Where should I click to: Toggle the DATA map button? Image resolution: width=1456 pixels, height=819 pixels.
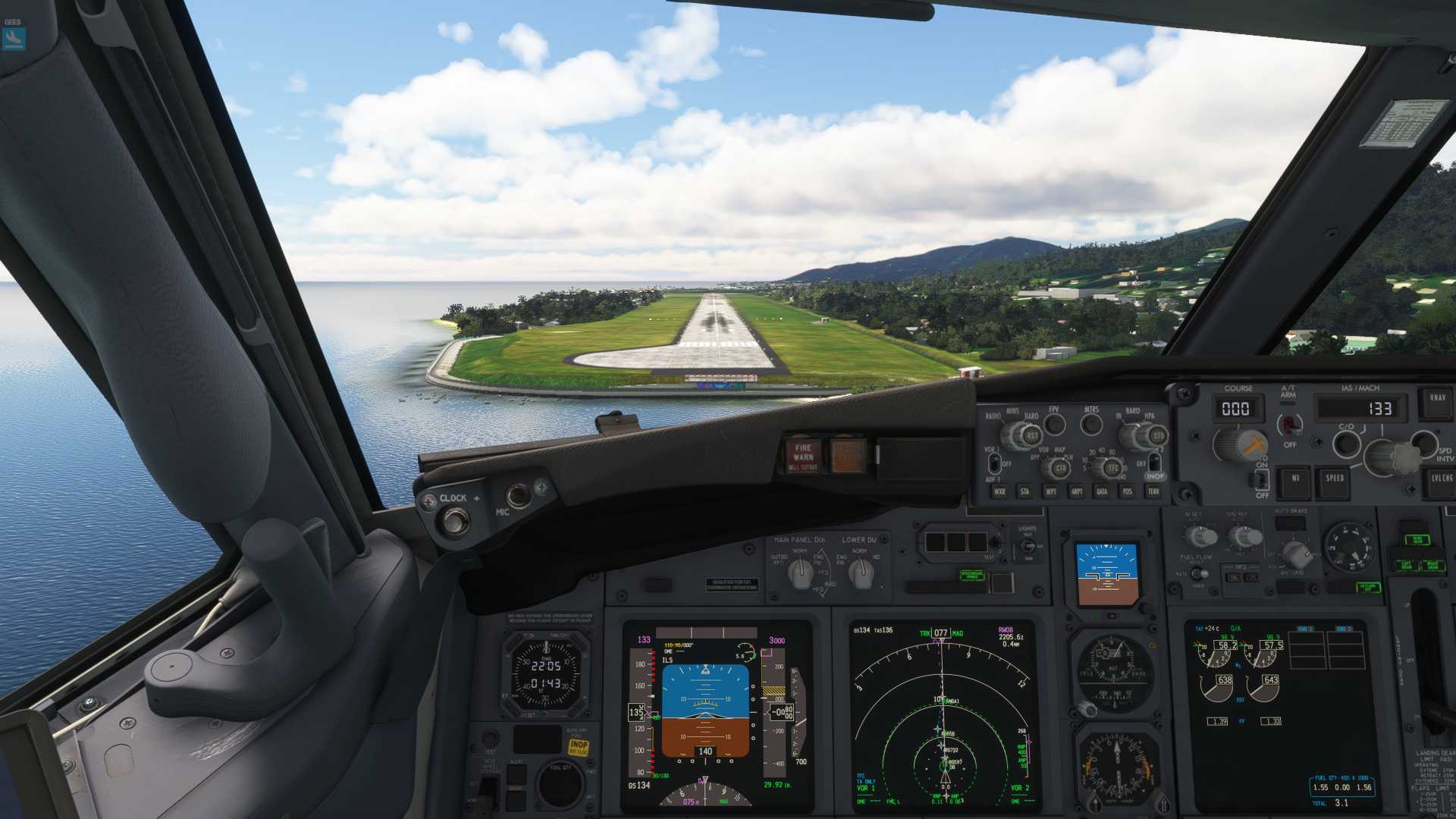[x=1101, y=491]
